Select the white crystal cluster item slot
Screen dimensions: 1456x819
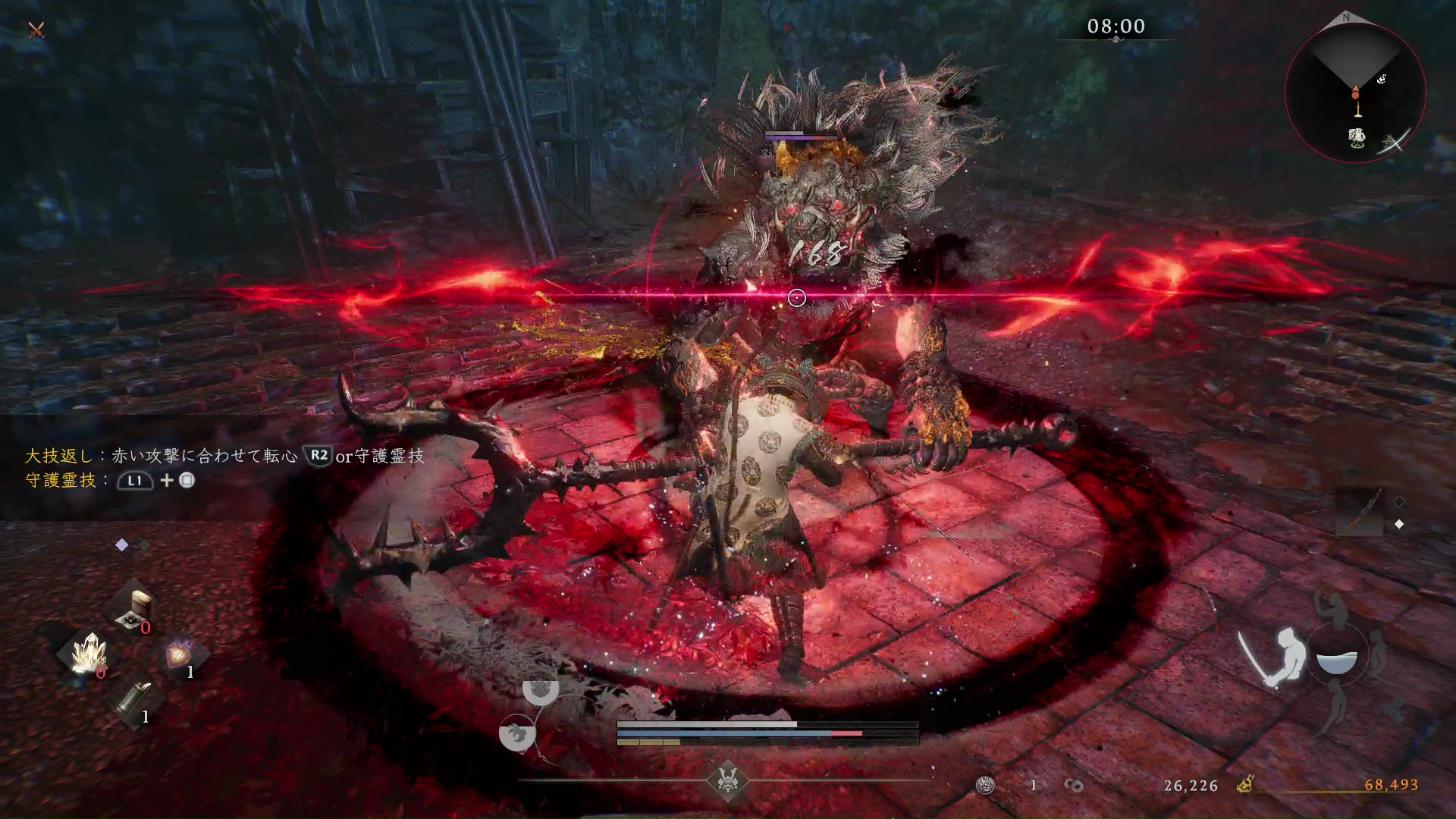[x=89, y=652]
